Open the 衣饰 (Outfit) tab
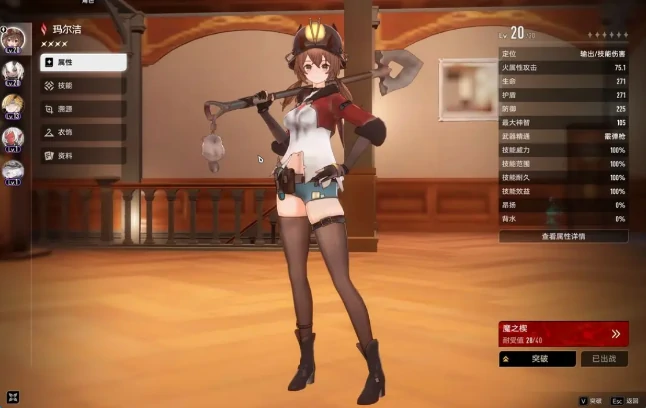Image resolution: width=646 pixels, height=408 pixels. click(x=83, y=132)
